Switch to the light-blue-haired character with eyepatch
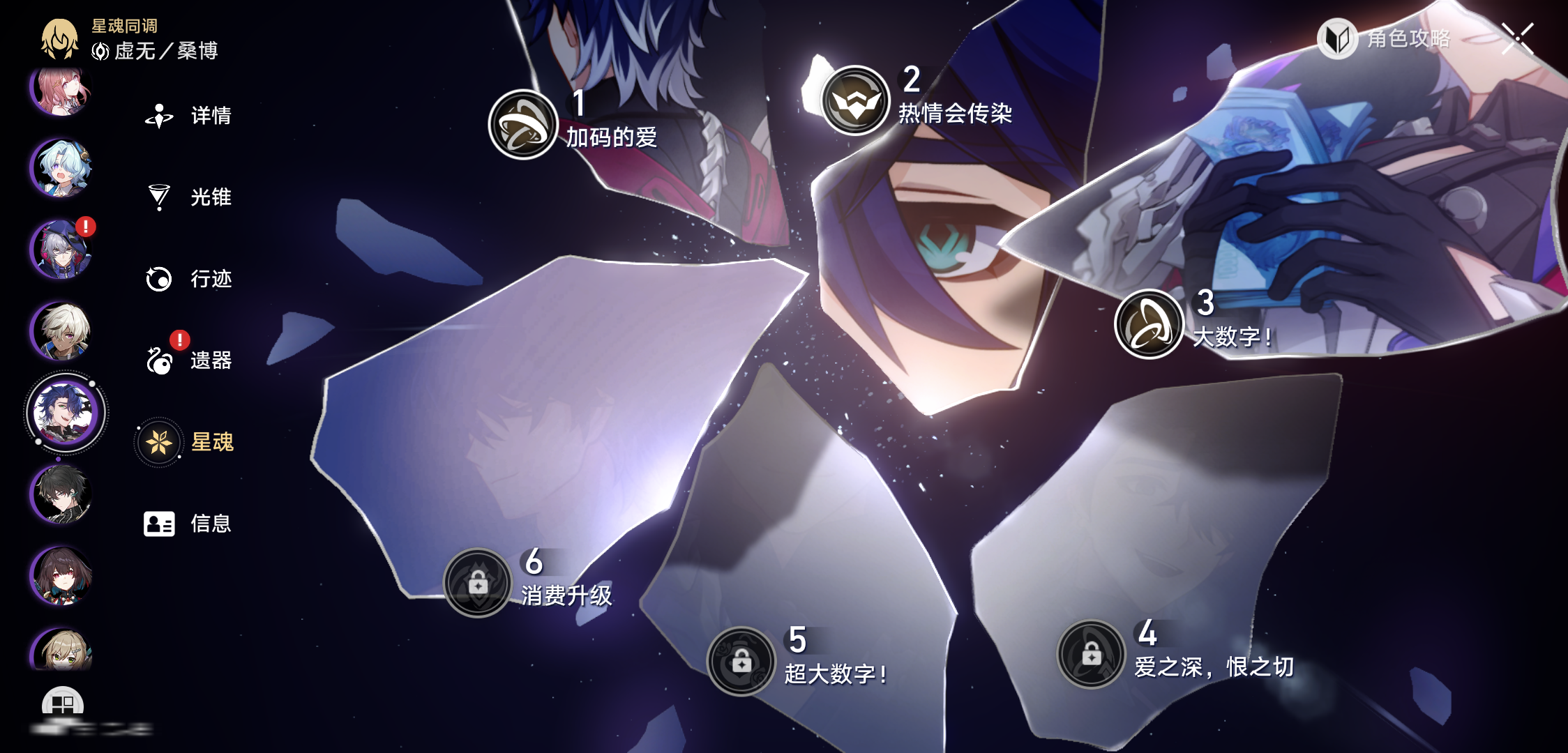The height and width of the screenshot is (753, 1568). click(x=62, y=168)
